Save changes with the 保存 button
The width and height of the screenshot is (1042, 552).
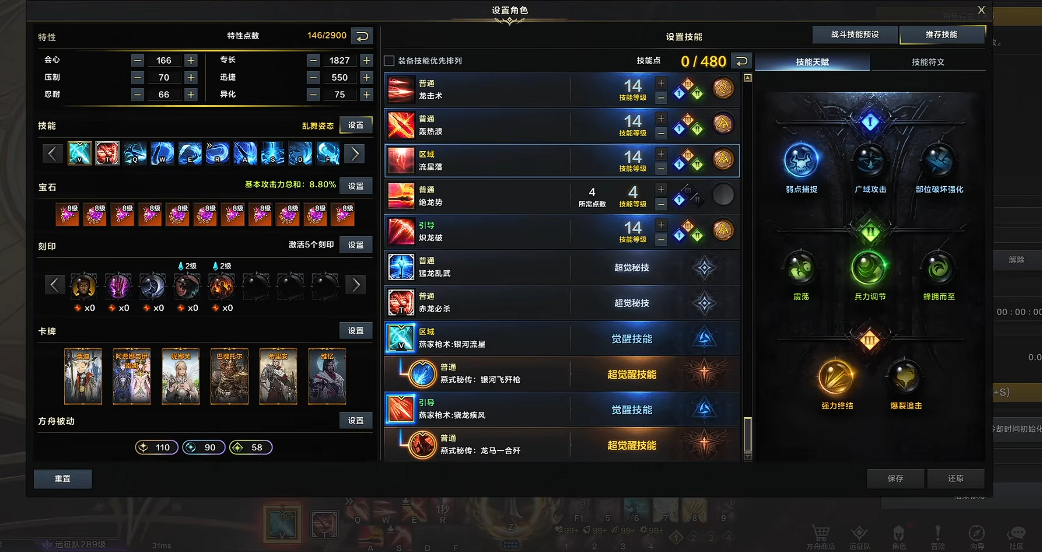[x=895, y=479]
